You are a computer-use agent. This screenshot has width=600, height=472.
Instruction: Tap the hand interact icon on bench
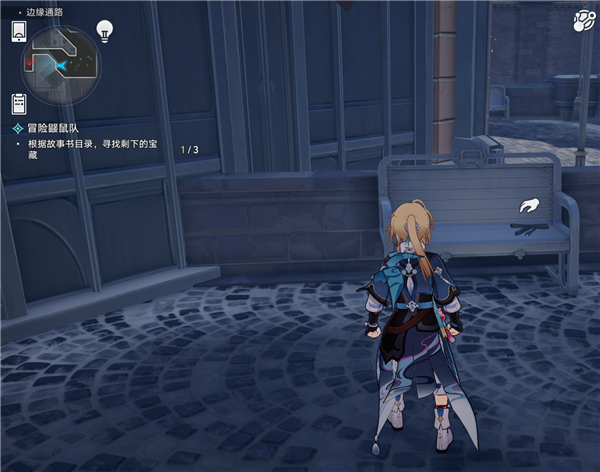tap(527, 207)
